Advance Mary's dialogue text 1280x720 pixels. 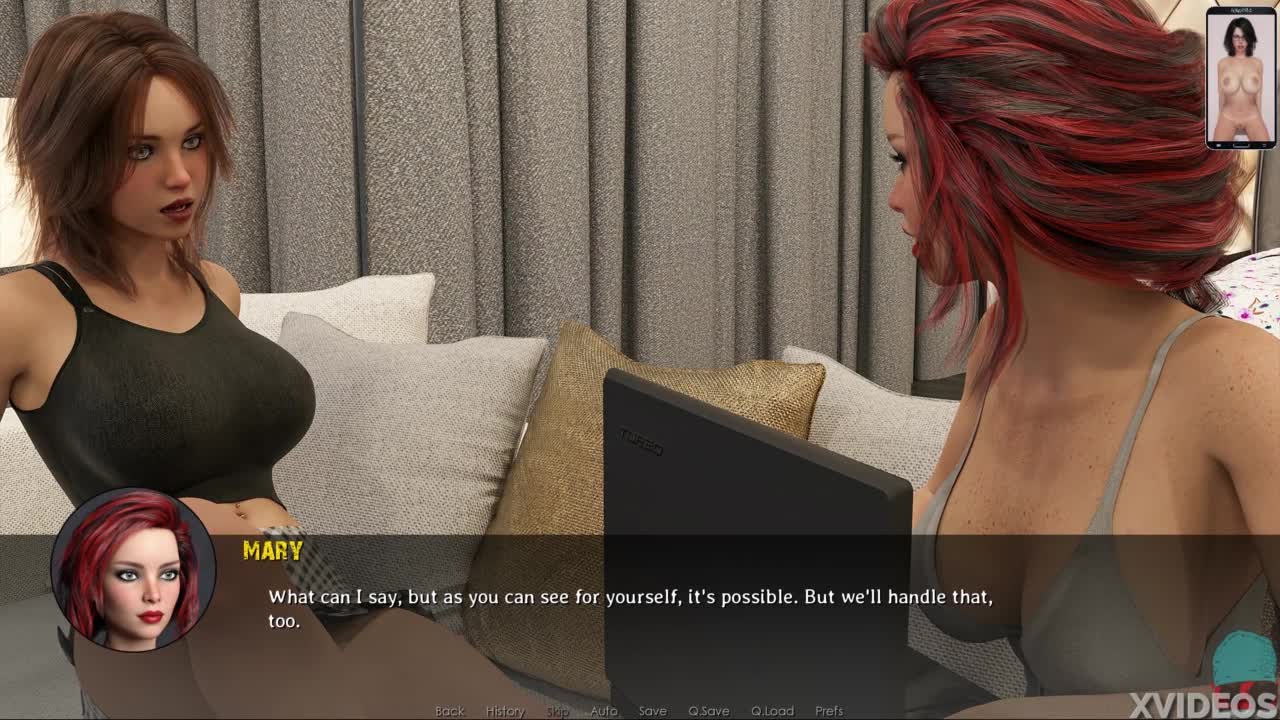630,608
